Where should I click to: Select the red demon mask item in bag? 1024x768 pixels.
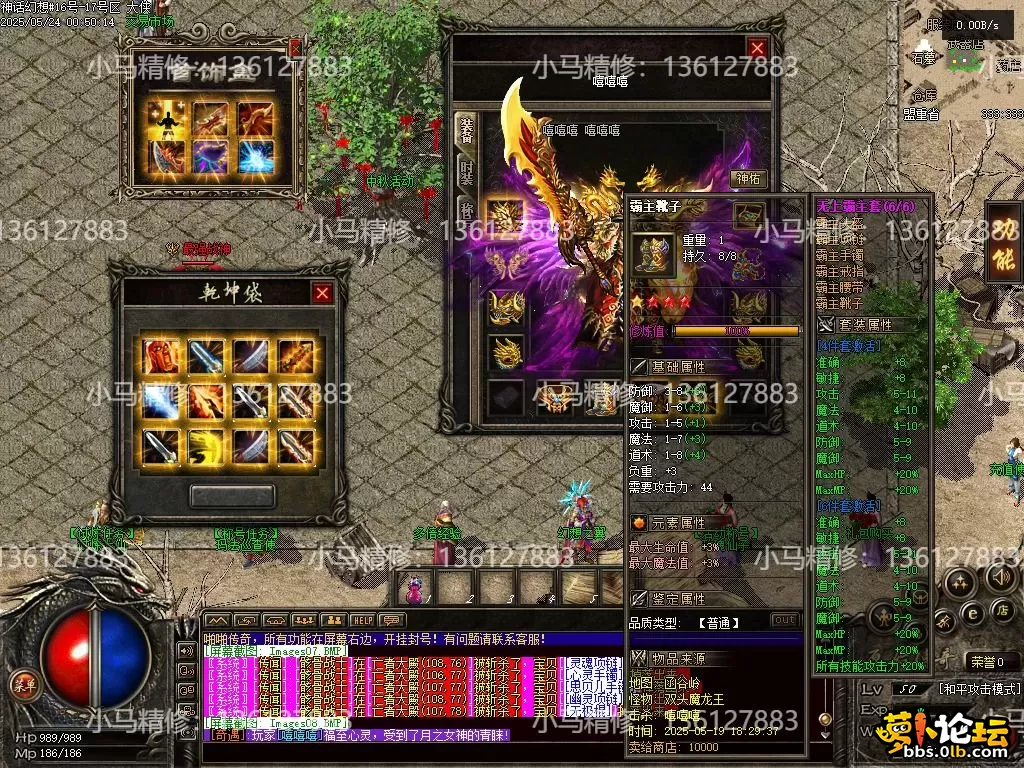[x=161, y=356]
